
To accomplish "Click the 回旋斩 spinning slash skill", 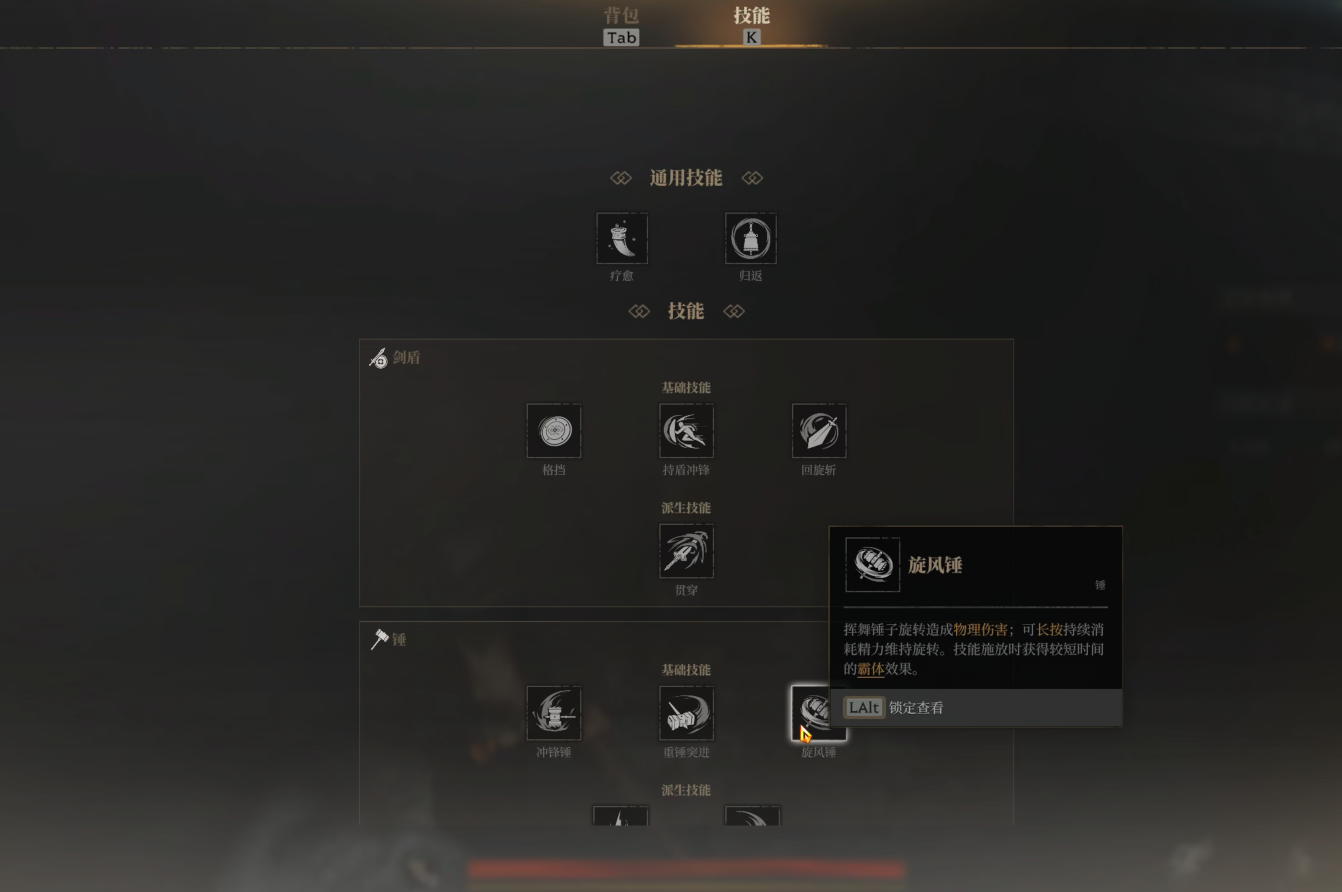I will click(x=819, y=431).
